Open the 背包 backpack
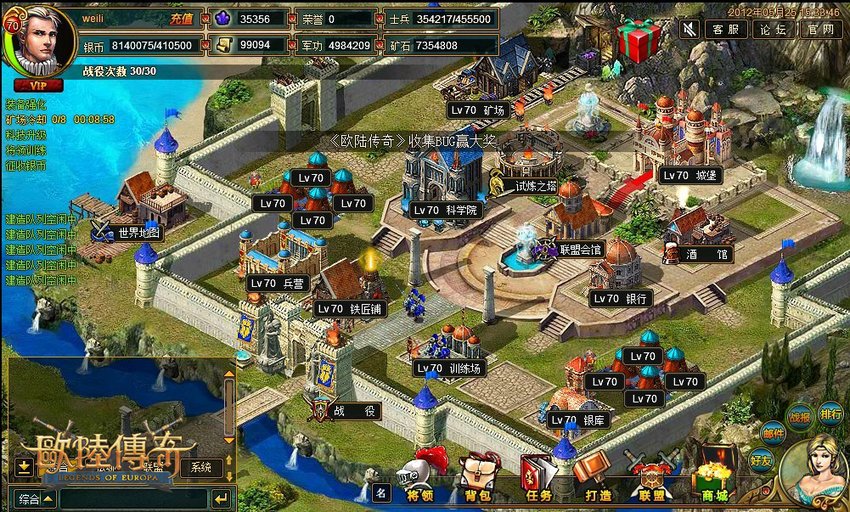Screen dimensions: 850x512 point(477,480)
